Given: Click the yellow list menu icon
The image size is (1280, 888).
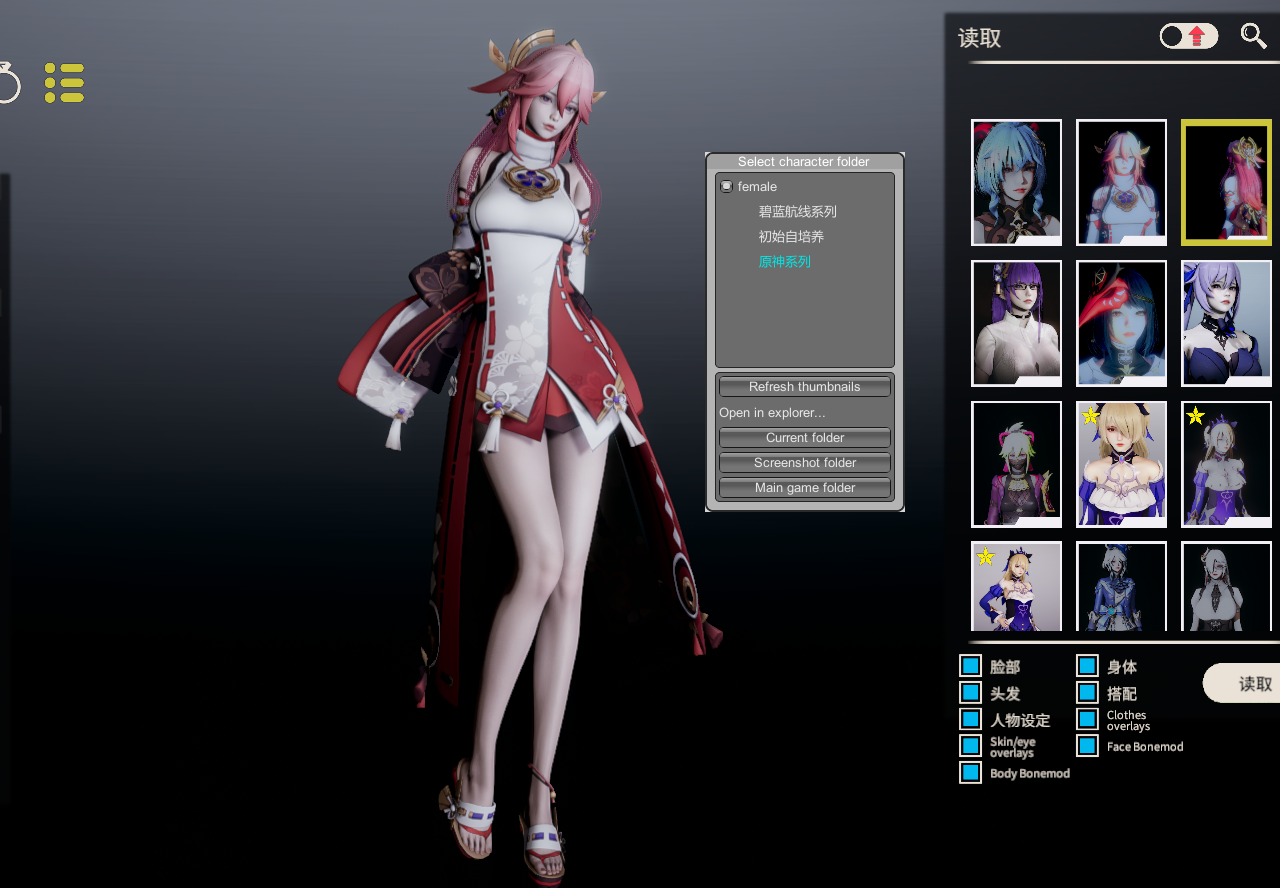Looking at the screenshot, I should pos(63,82).
